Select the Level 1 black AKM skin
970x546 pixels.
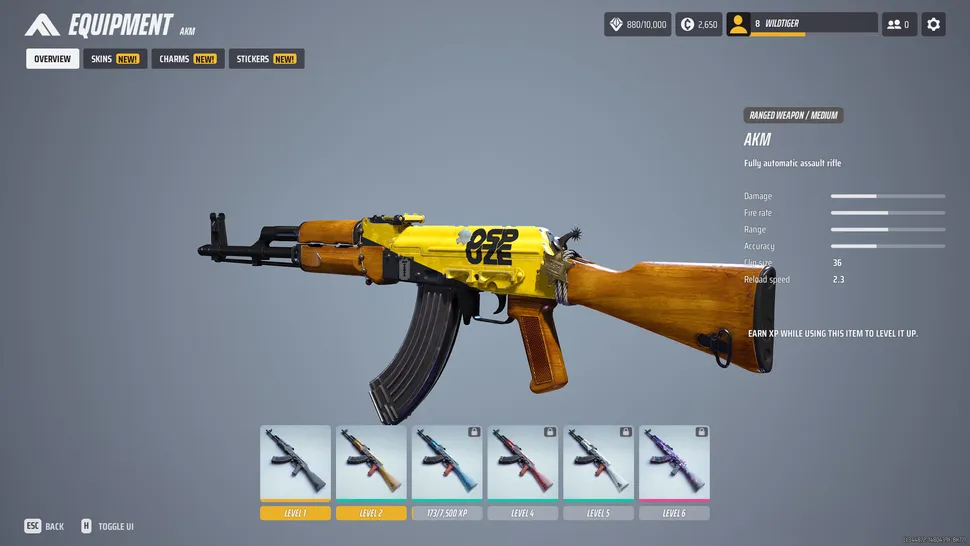(x=295, y=463)
